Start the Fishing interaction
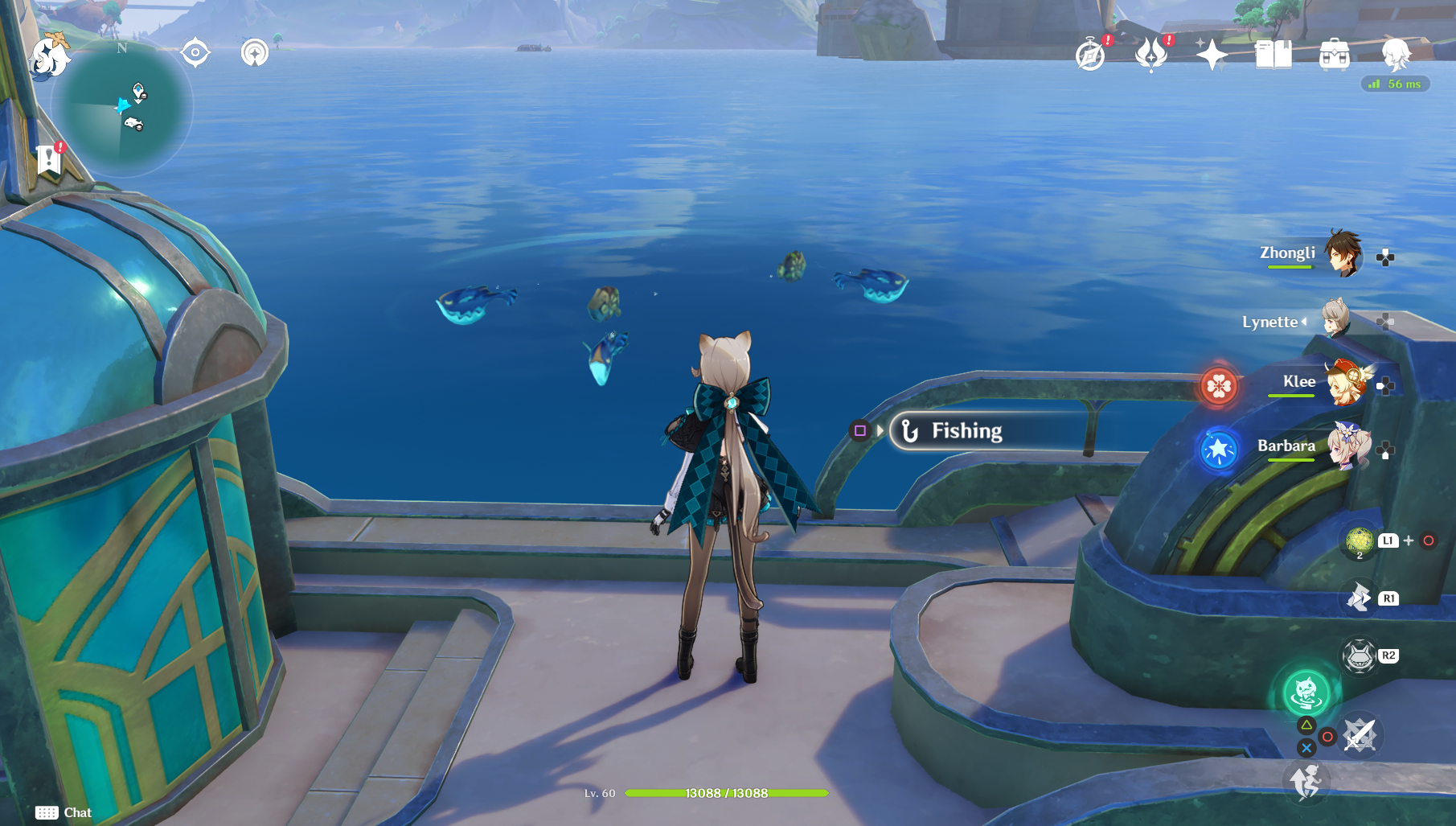 coord(965,430)
